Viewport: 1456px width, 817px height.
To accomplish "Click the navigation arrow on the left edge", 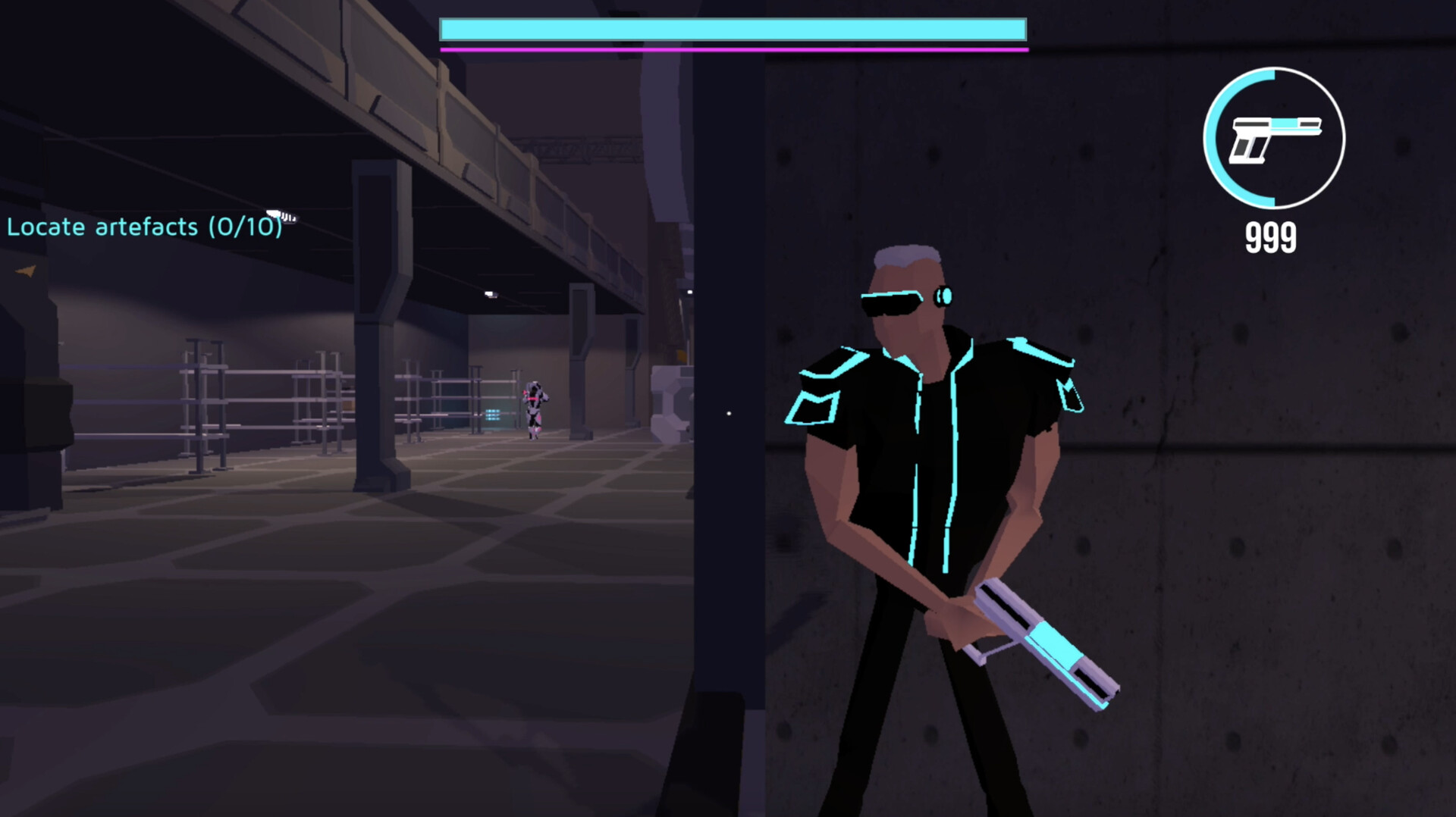I will 24,271.
